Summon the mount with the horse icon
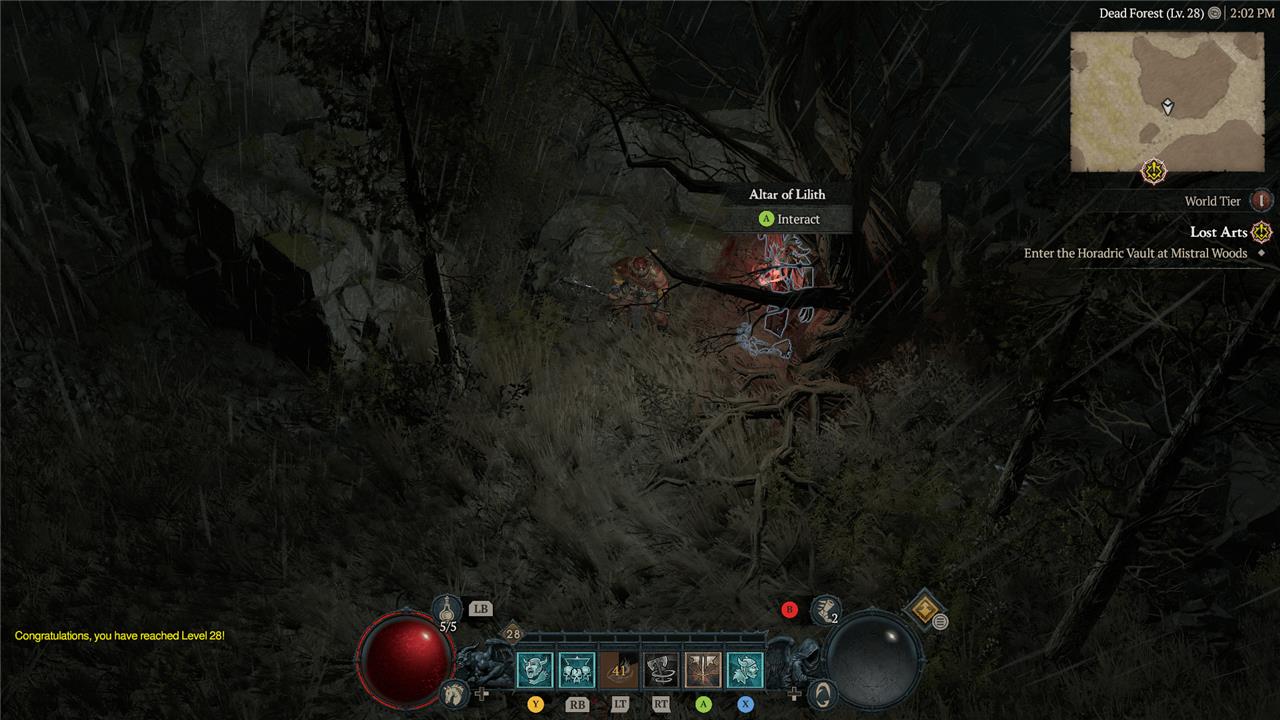The image size is (1280, 720). pos(453,692)
